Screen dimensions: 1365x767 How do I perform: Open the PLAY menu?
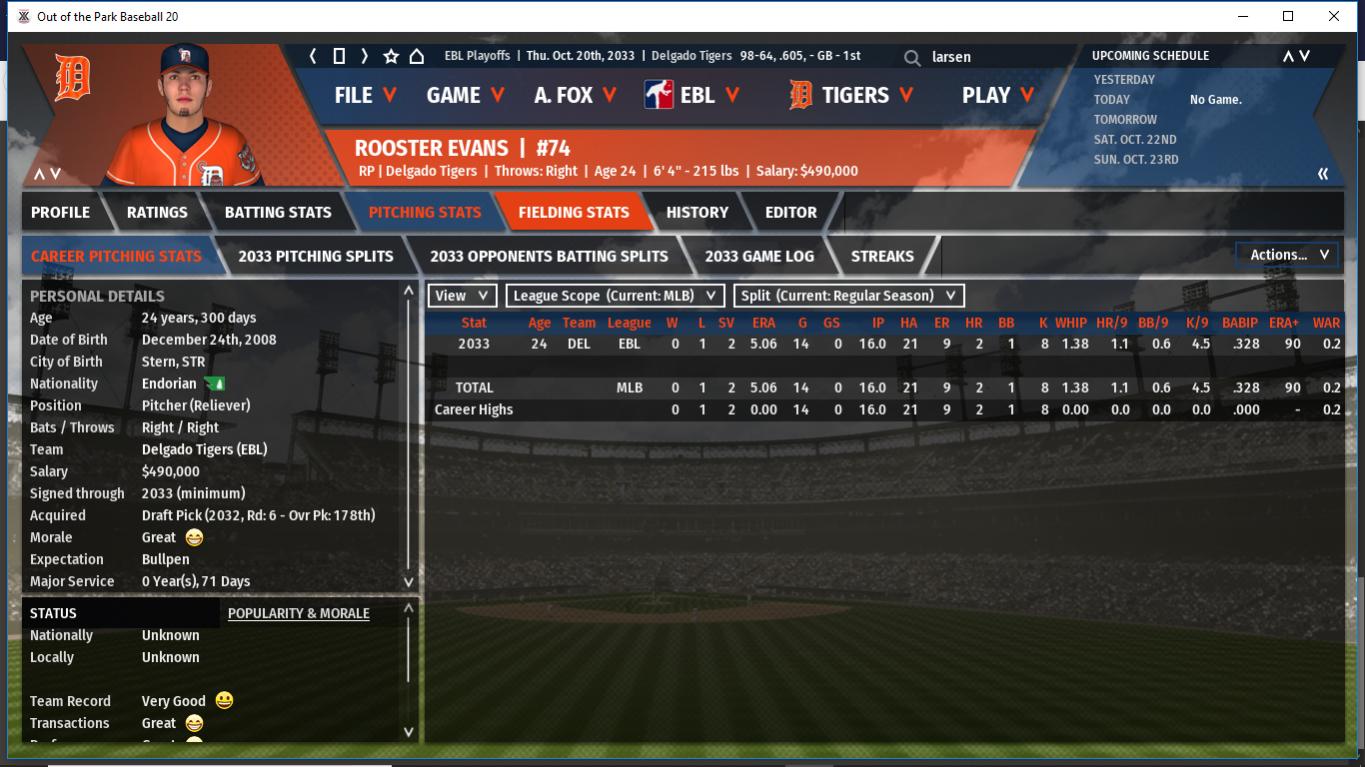tap(997, 95)
